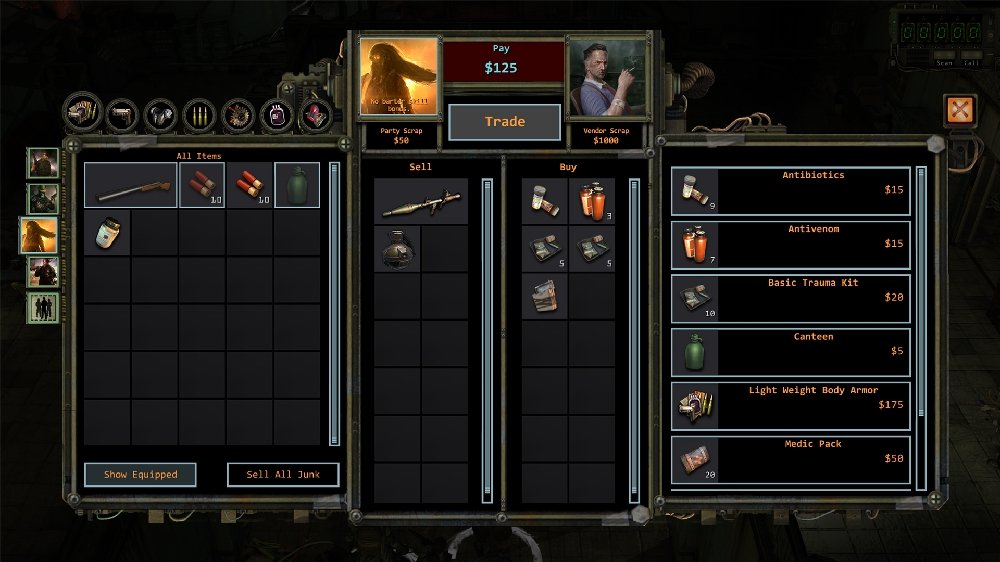
Task: Buy Antibiotics from the vendor list
Action: coord(790,190)
